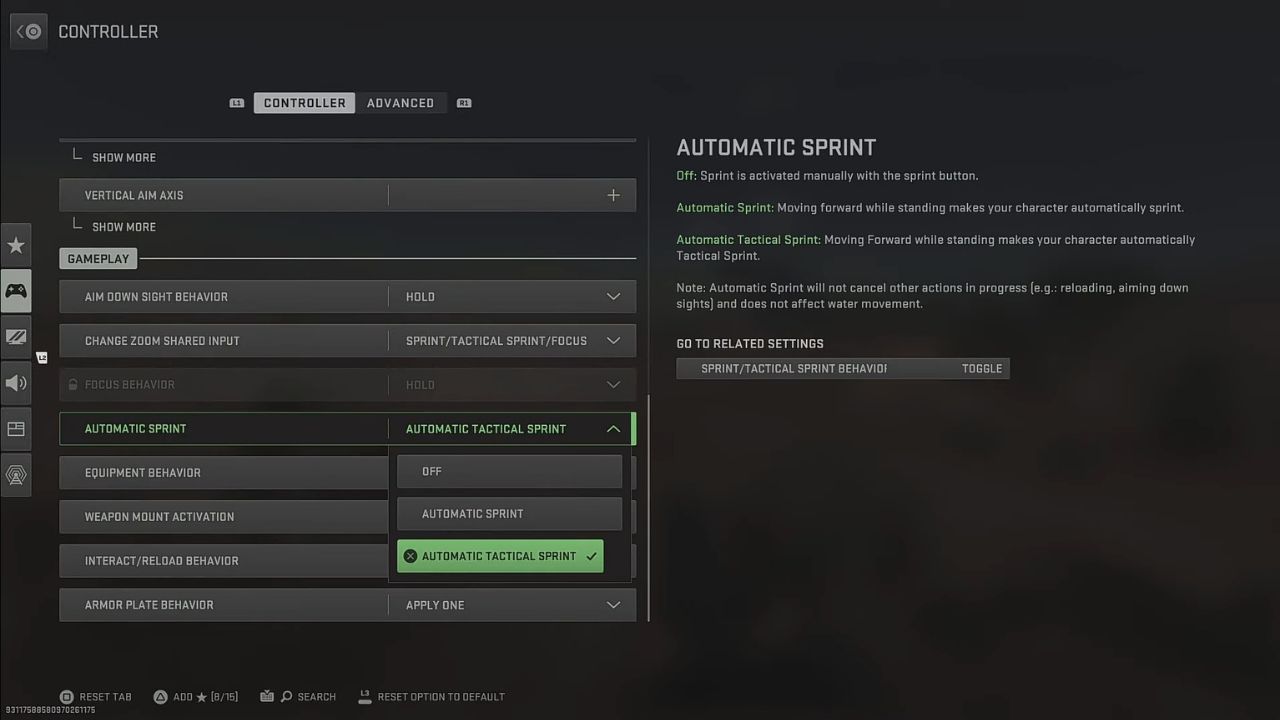
Task: Click the back arrow next to Controller heading
Action: coord(28,31)
